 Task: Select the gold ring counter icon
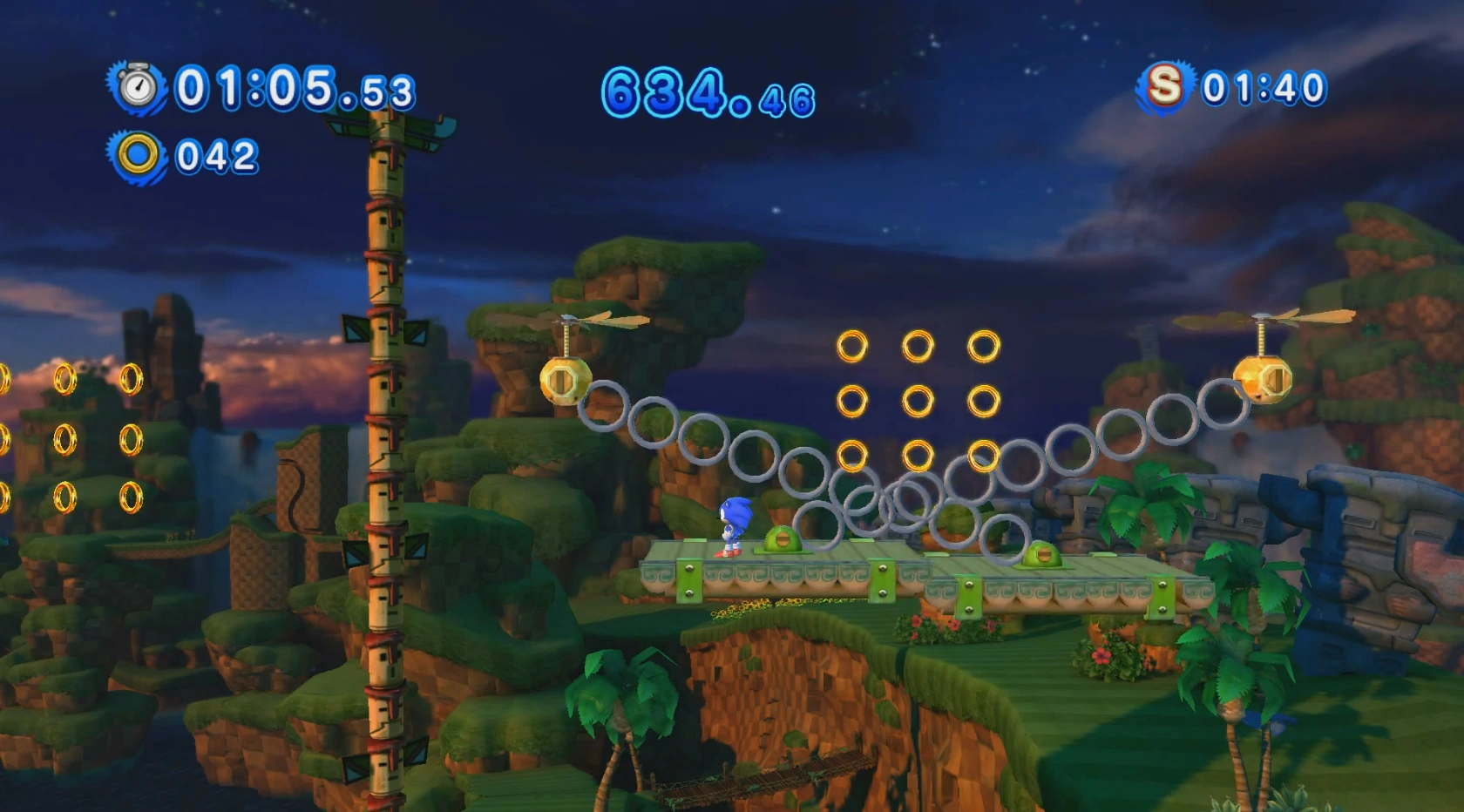138,156
